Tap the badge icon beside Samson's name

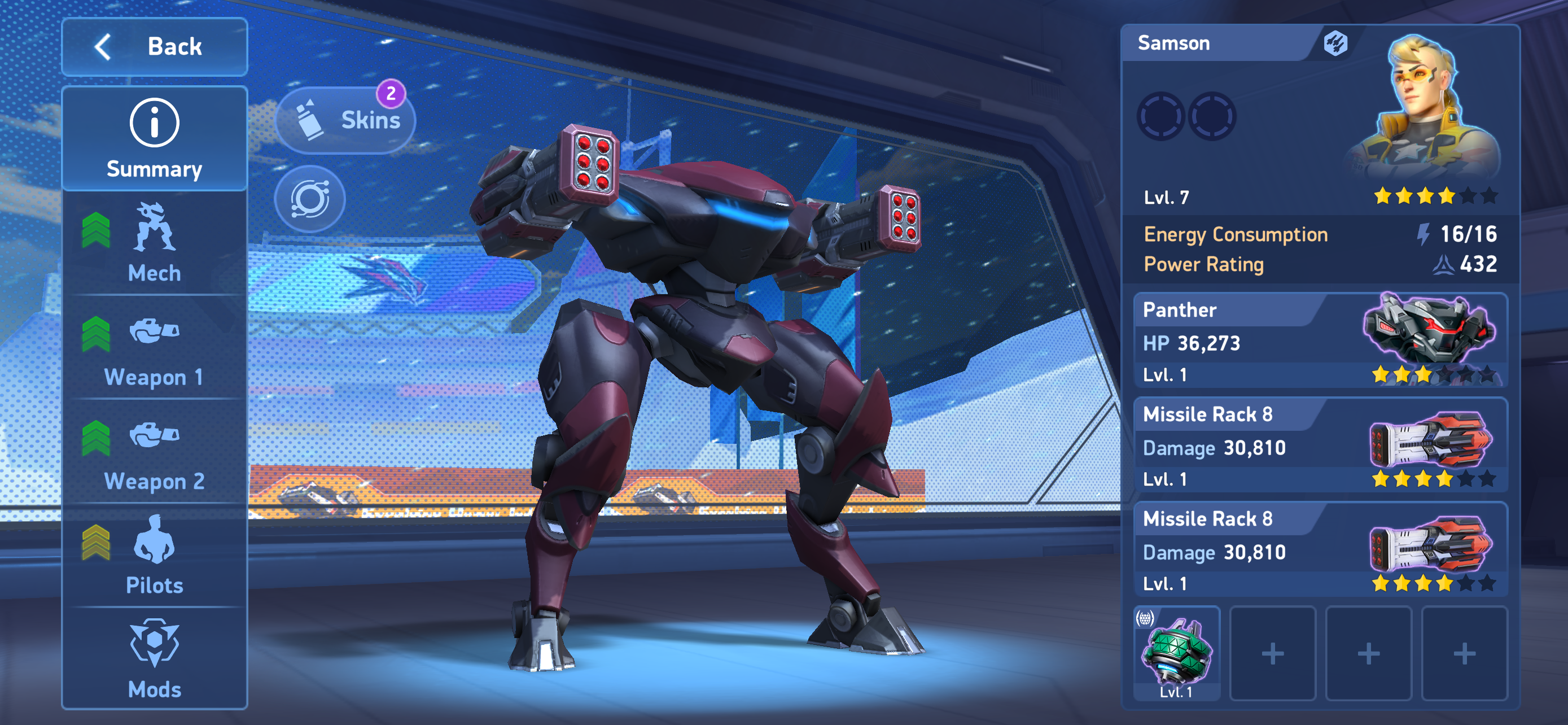pos(1335,43)
